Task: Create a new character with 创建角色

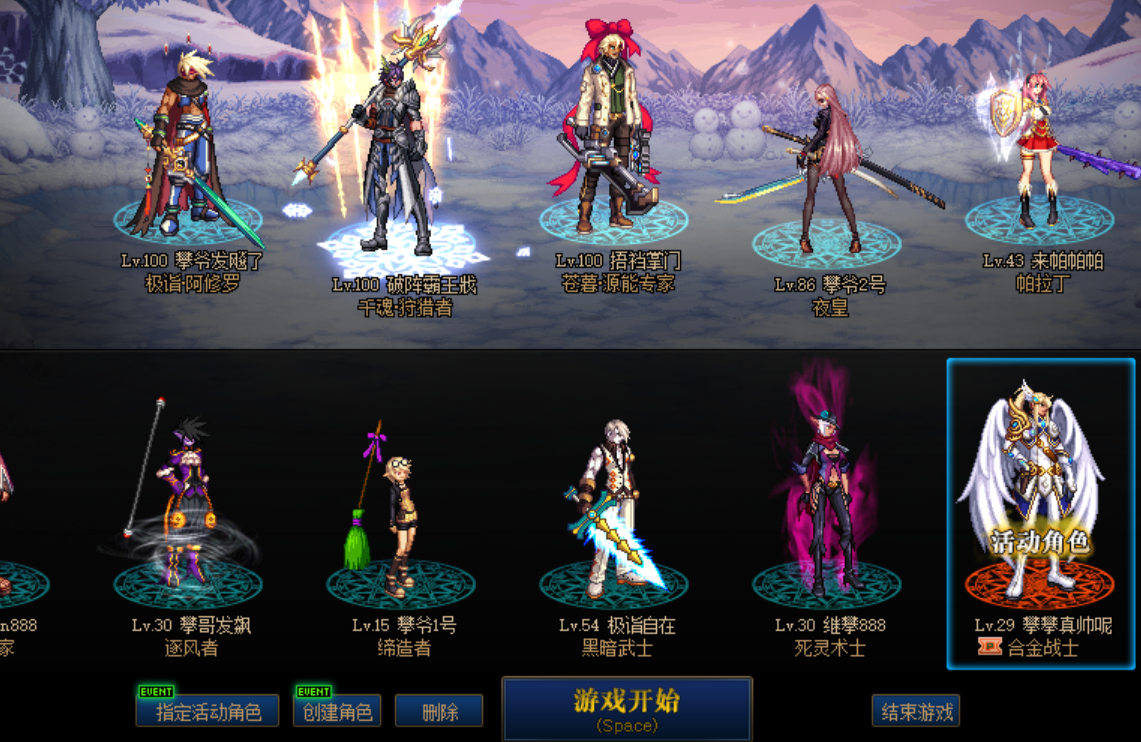Action: point(337,711)
